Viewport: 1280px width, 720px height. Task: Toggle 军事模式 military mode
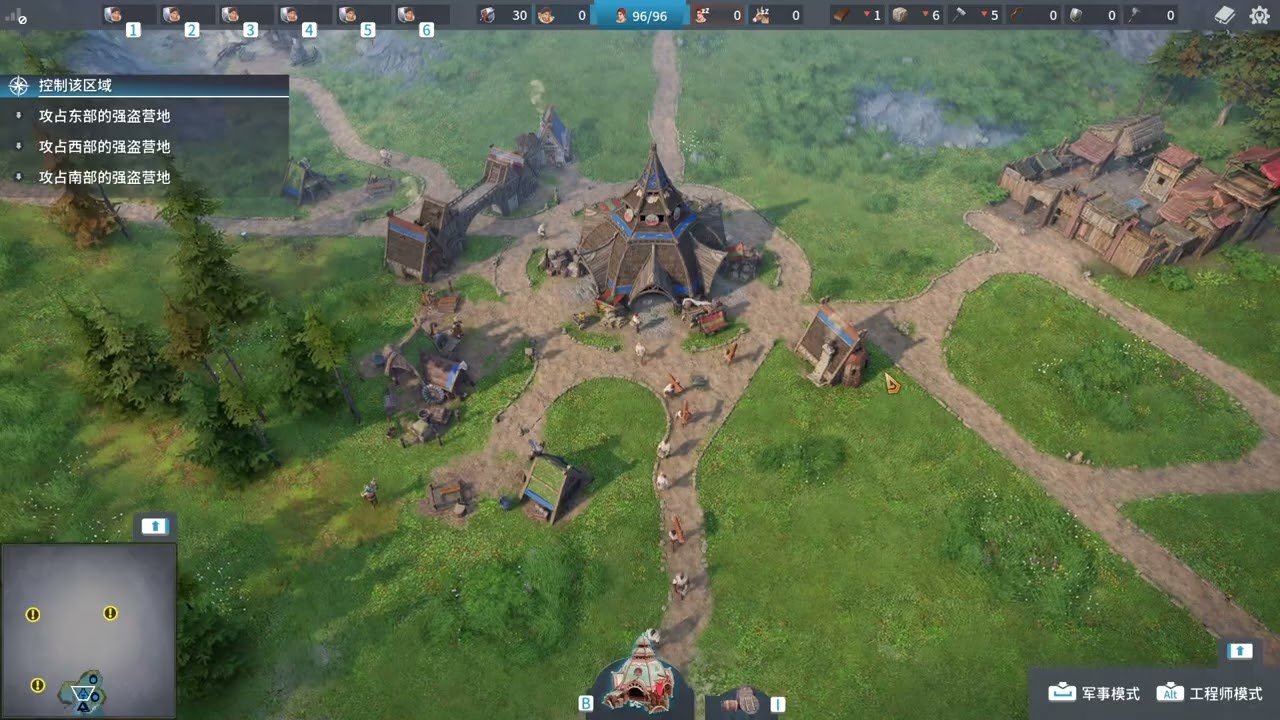click(1095, 692)
